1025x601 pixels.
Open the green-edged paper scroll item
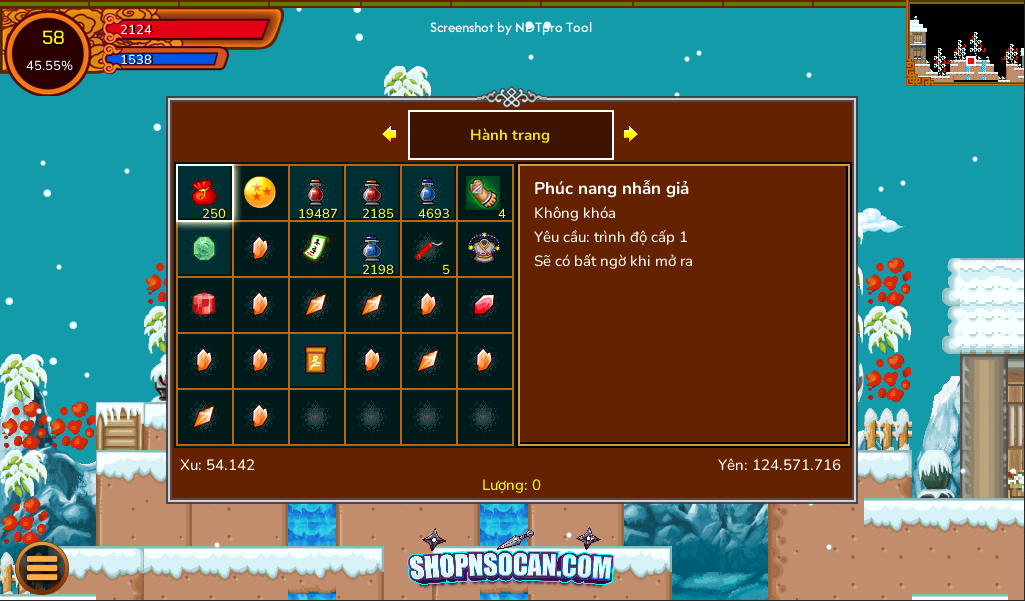pos(316,248)
